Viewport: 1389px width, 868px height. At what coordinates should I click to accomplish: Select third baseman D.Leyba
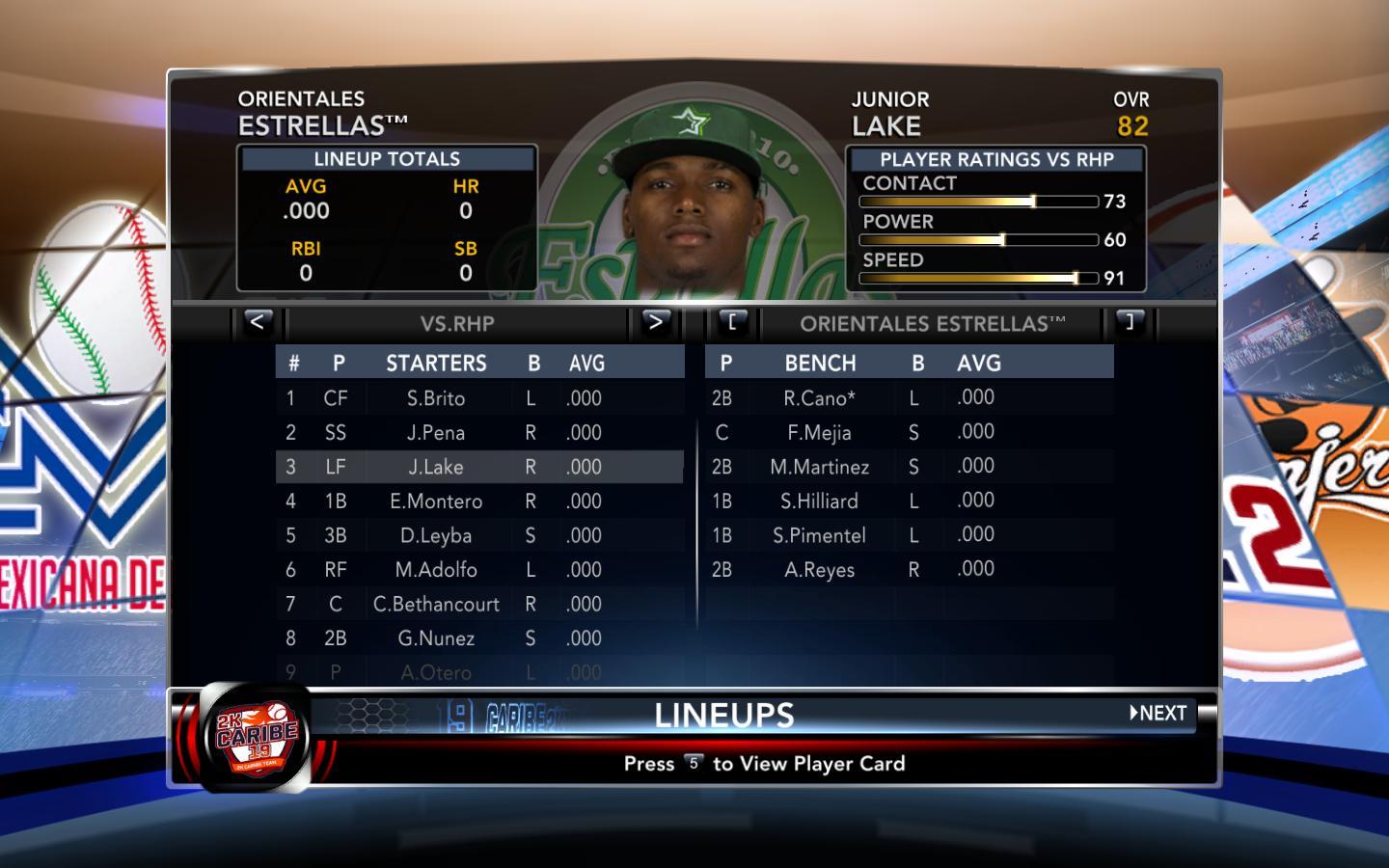(436, 536)
